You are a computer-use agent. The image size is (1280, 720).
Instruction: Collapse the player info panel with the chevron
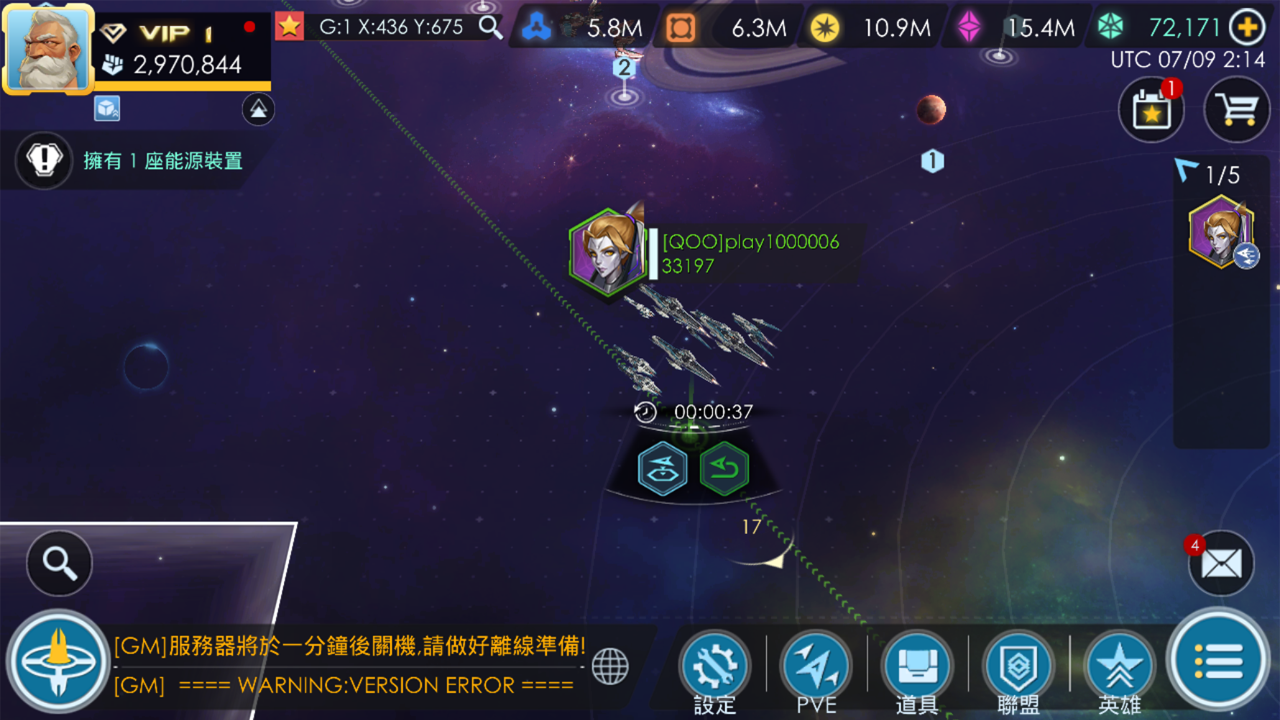tap(258, 110)
